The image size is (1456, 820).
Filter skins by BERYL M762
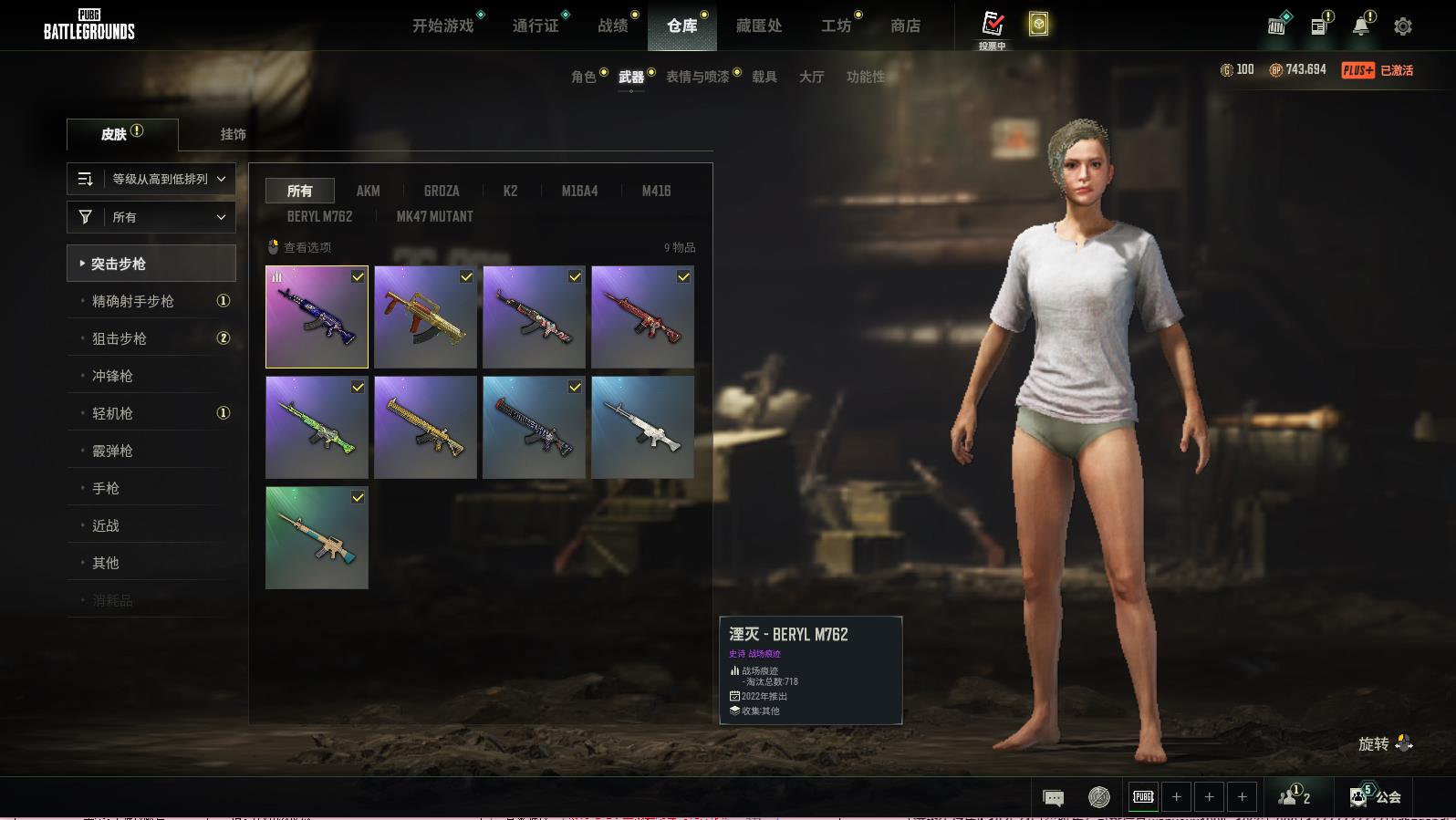319,216
